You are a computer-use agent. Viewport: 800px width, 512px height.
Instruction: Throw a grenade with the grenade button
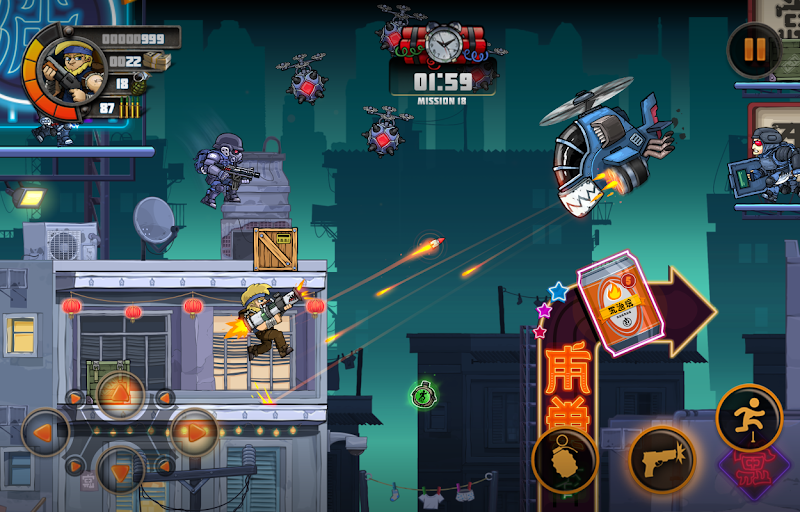pos(565,460)
